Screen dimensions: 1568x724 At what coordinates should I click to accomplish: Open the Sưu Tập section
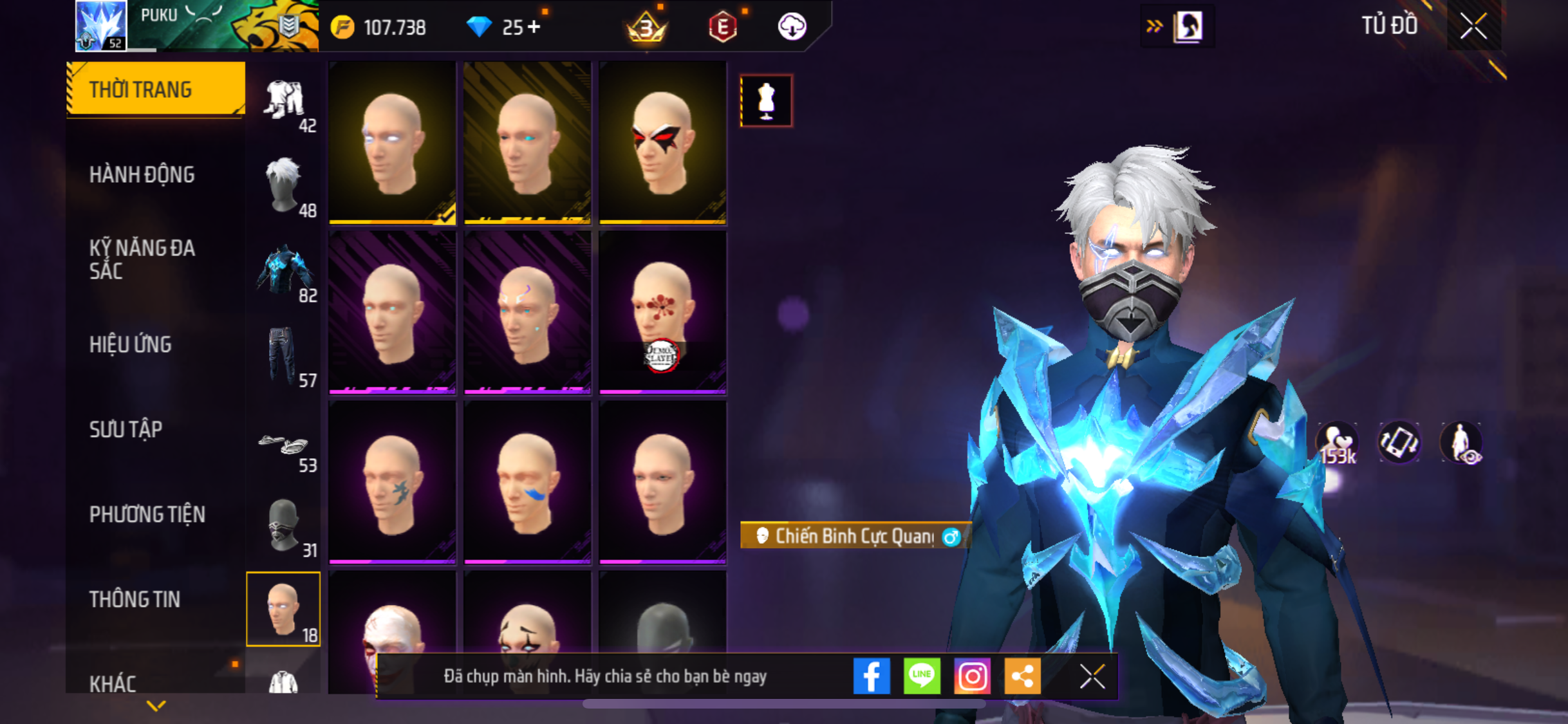pos(126,429)
